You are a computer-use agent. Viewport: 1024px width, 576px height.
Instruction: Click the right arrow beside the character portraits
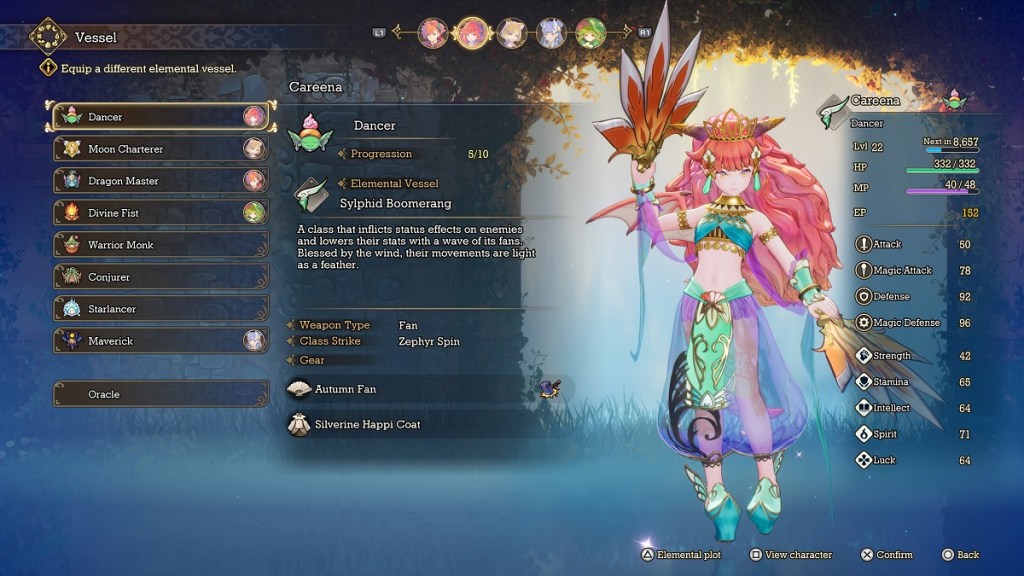(x=625, y=32)
